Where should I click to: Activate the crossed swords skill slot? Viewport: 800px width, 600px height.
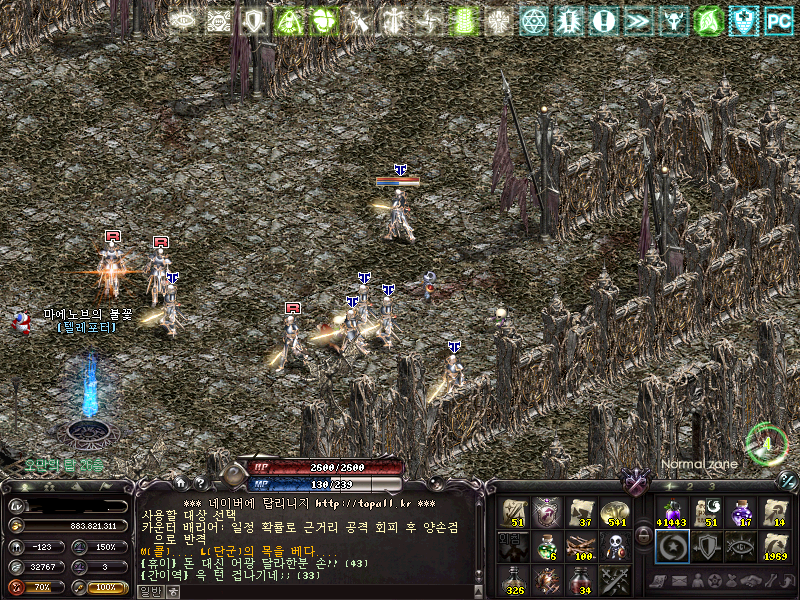click(615, 578)
